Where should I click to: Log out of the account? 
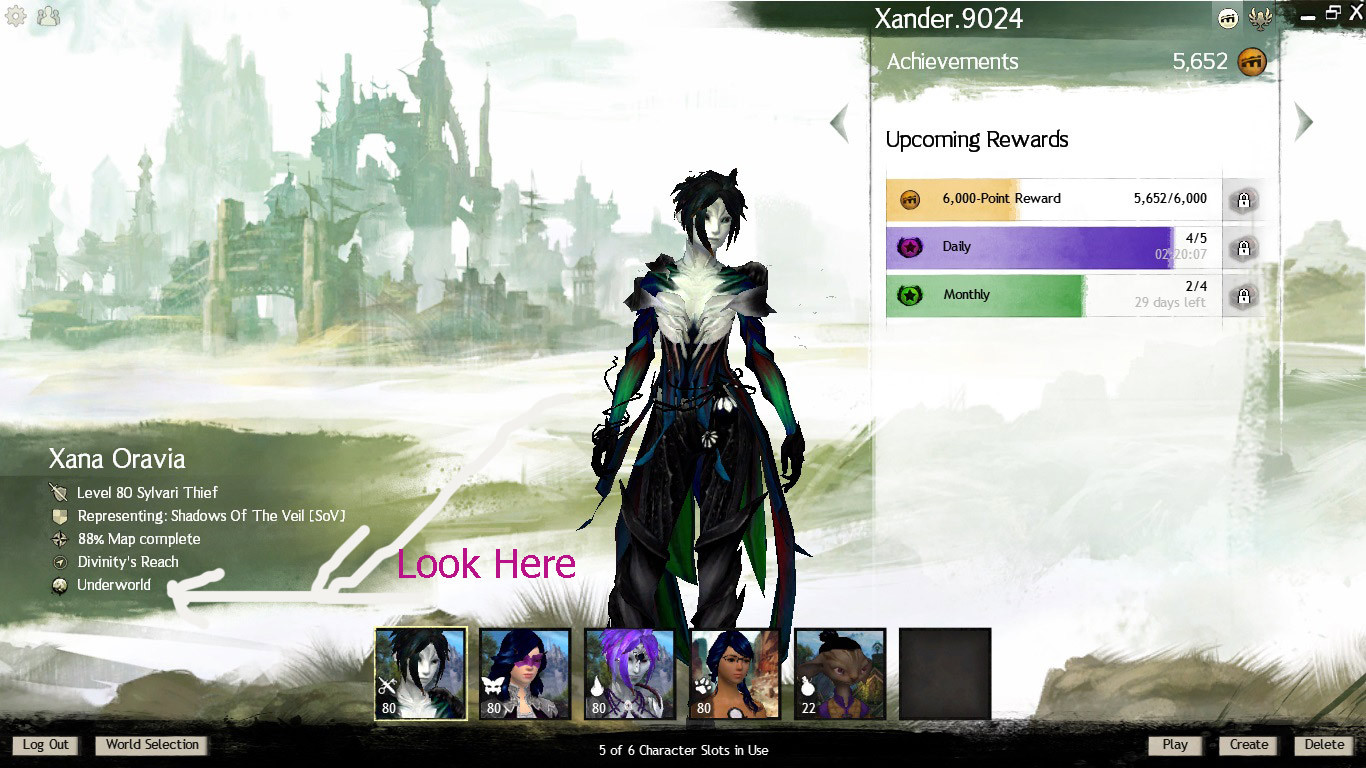(x=45, y=745)
